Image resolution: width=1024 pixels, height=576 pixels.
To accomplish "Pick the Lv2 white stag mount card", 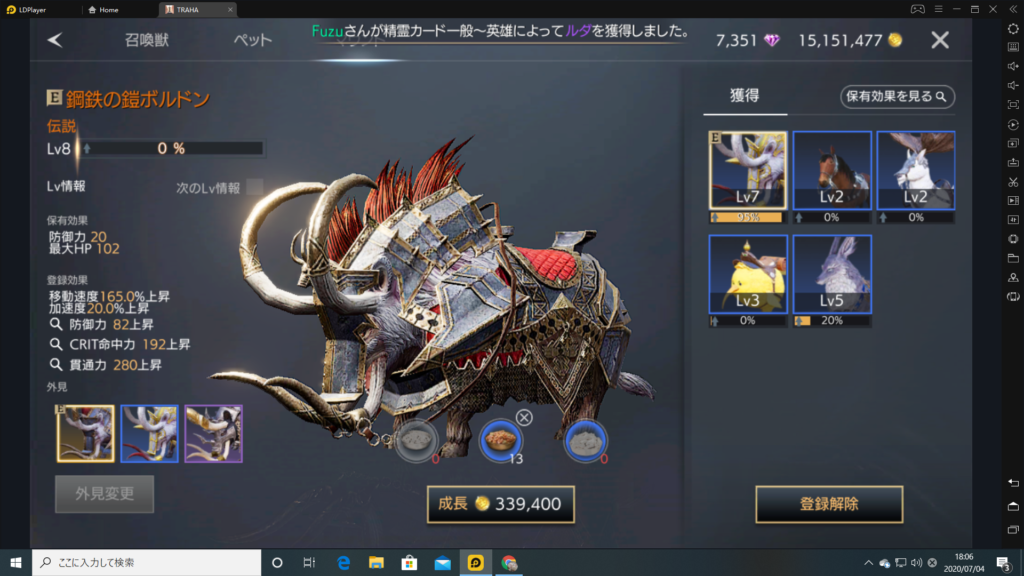I will tap(915, 171).
